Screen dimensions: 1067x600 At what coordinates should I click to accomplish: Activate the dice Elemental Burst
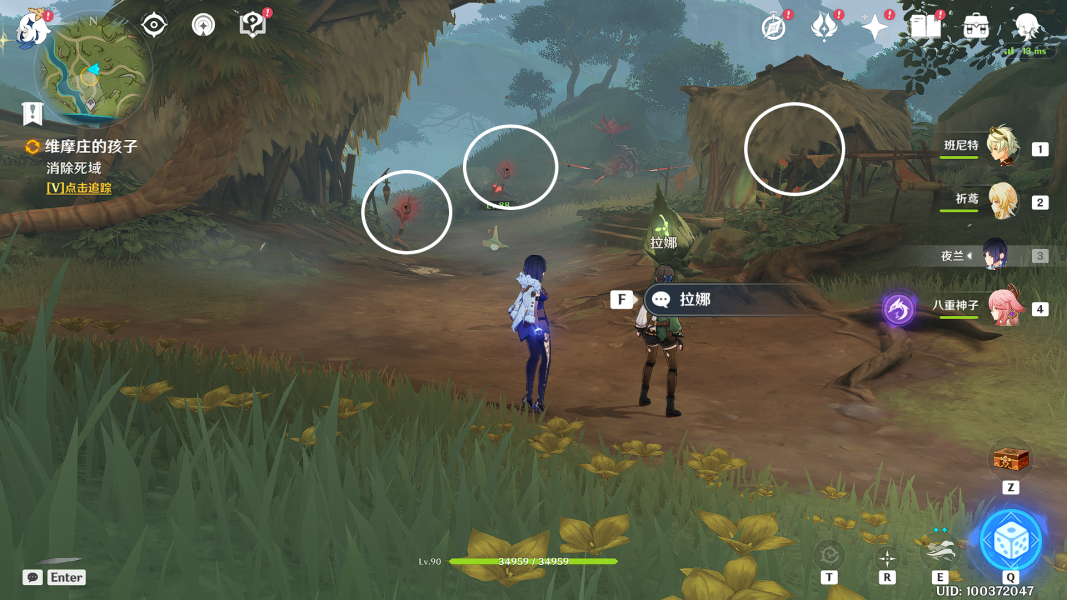coord(1011,540)
